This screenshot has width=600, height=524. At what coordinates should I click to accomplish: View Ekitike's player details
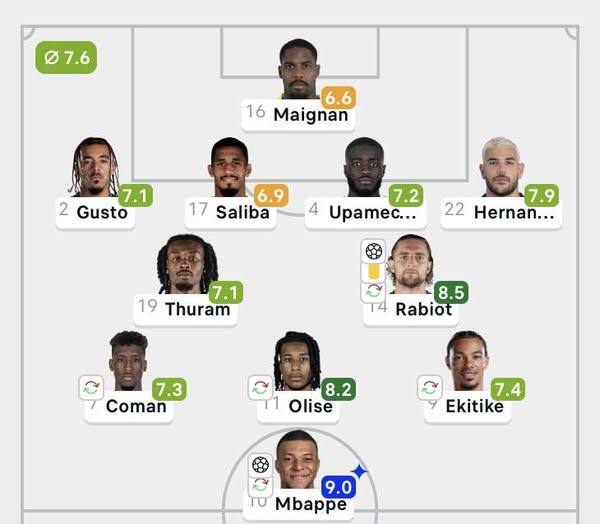click(466, 361)
